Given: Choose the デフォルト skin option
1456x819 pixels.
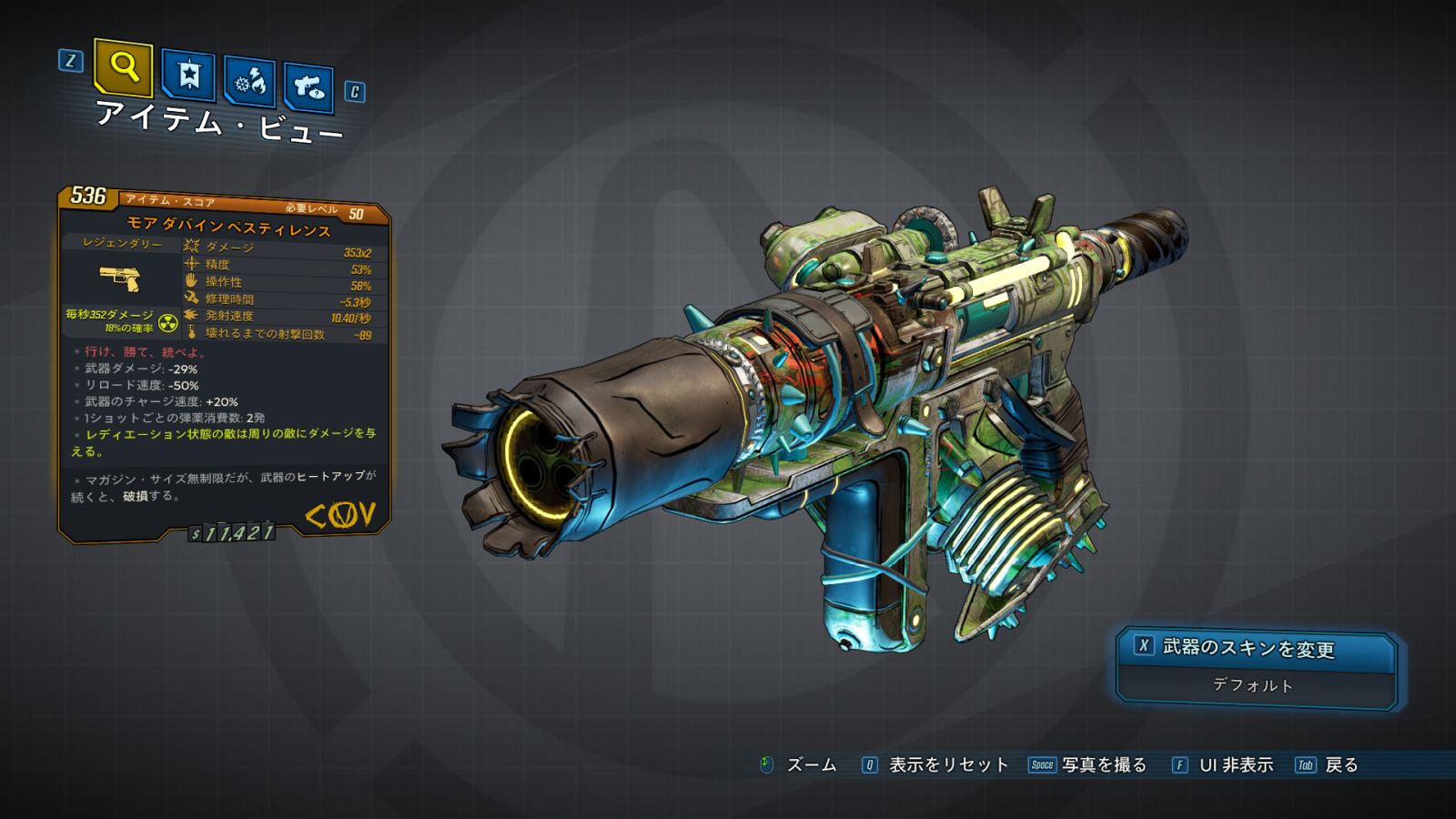Looking at the screenshot, I should click(1253, 685).
